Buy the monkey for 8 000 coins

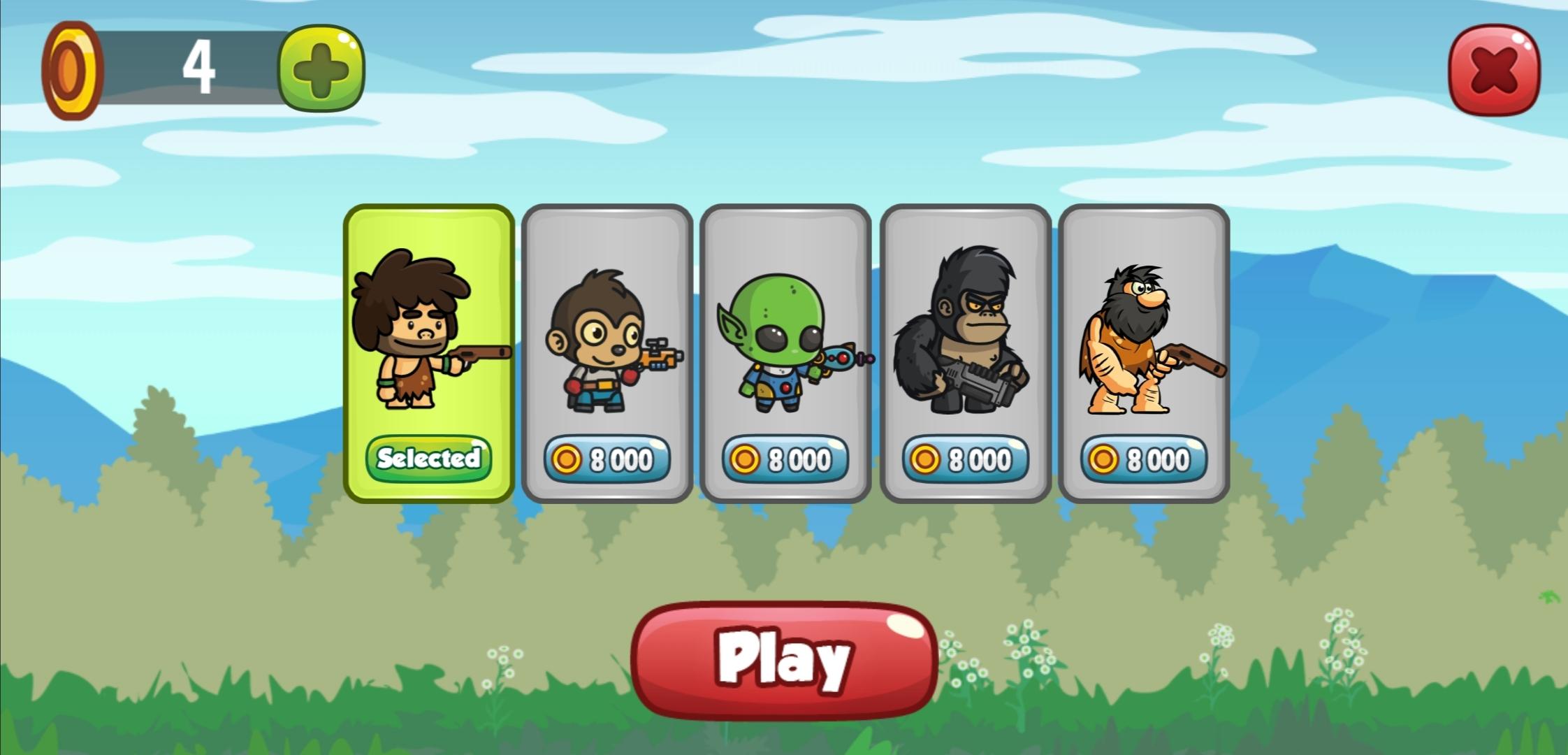click(x=608, y=459)
